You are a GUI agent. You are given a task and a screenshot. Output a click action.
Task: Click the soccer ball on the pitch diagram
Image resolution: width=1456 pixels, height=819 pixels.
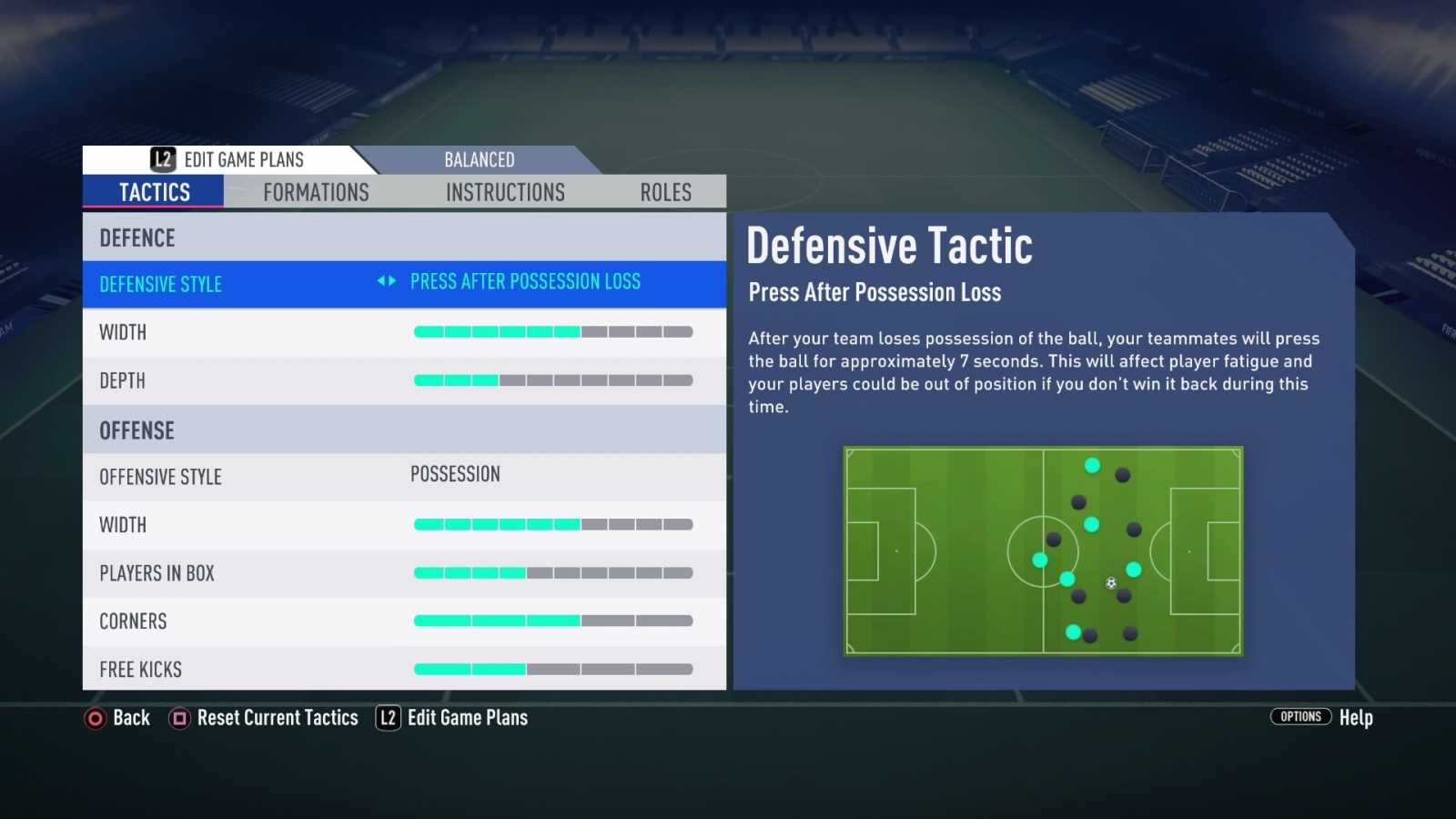click(x=1110, y=583)
